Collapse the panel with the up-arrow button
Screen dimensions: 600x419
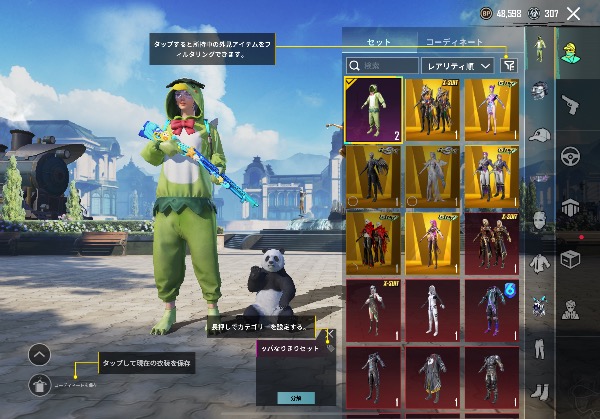[x=38, y=353]
